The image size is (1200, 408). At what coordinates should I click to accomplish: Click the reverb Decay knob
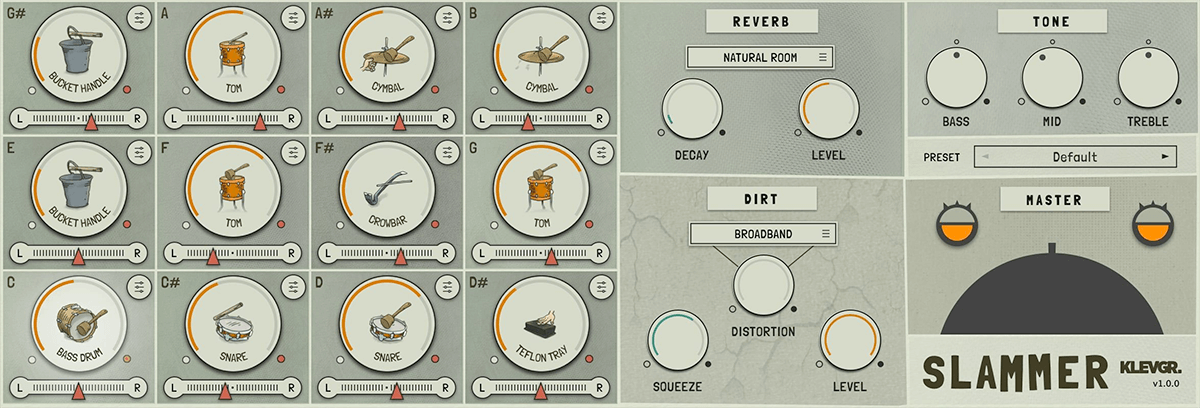pyautogui.click(x=692, y=110)
